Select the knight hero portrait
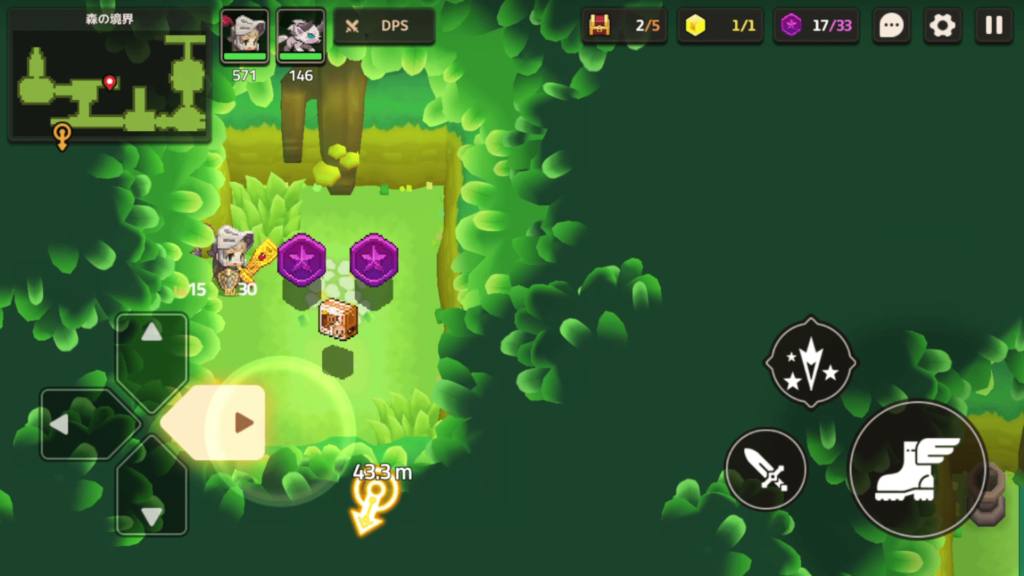 245,36
